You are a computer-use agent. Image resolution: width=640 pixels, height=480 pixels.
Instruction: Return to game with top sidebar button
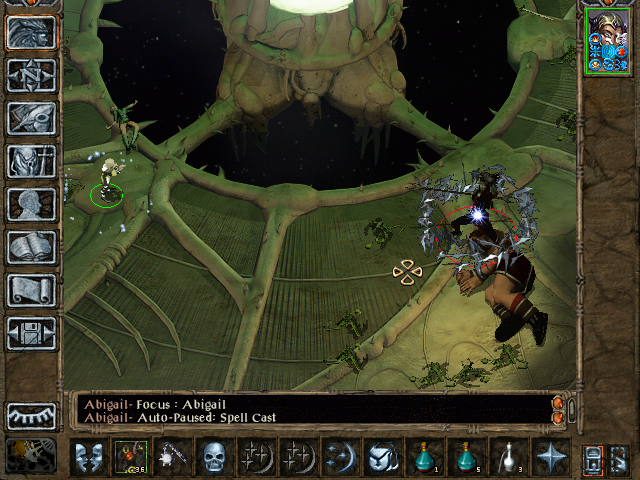click(32, 33)
